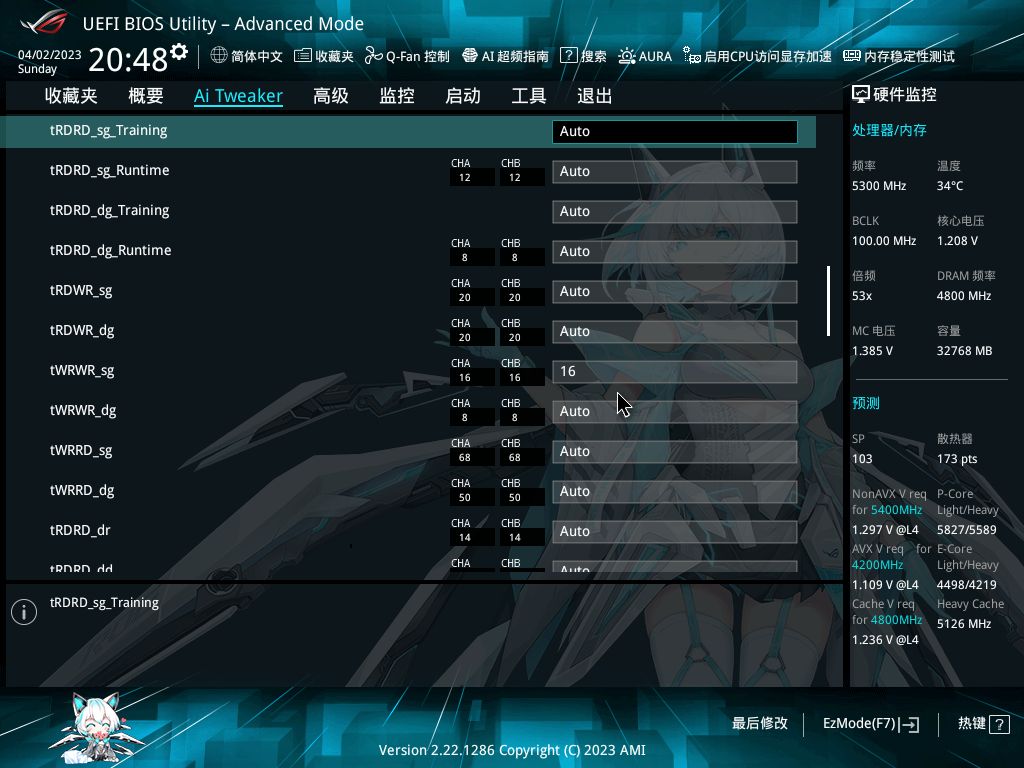Click the settings gear beside the clock

tap(179, 52)
